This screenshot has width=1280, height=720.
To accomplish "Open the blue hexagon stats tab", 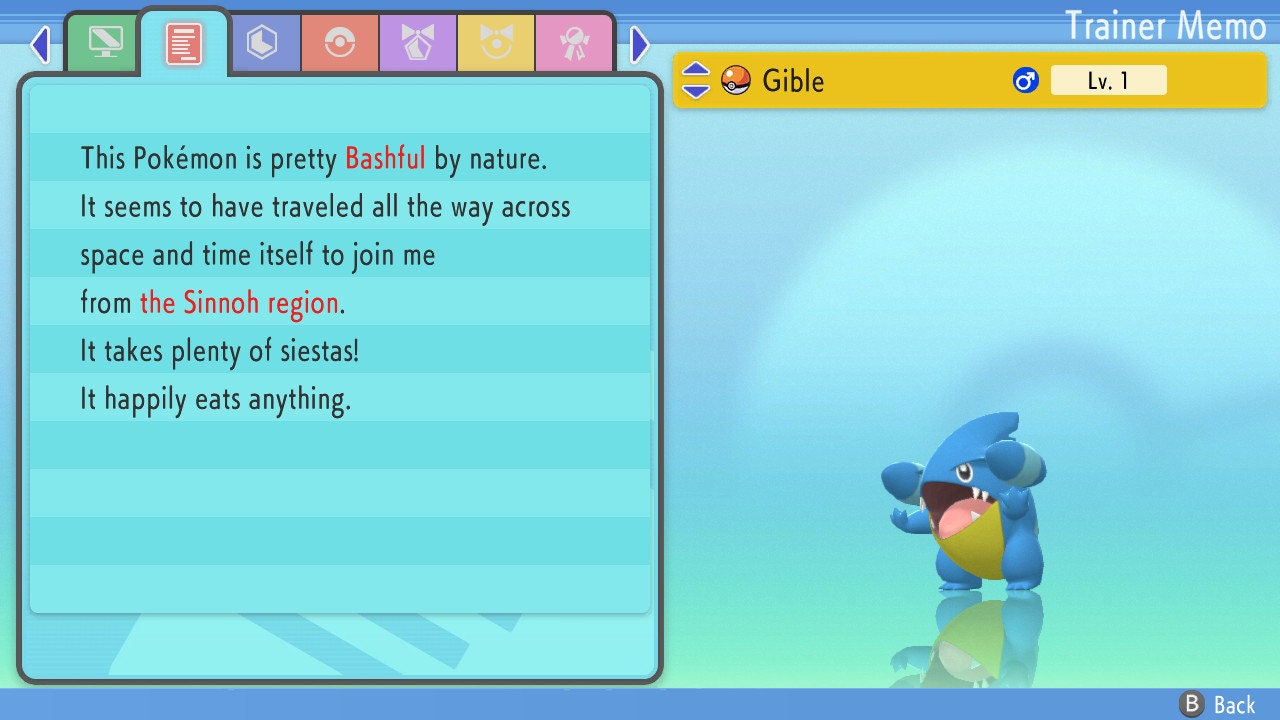I will point(262,42).
